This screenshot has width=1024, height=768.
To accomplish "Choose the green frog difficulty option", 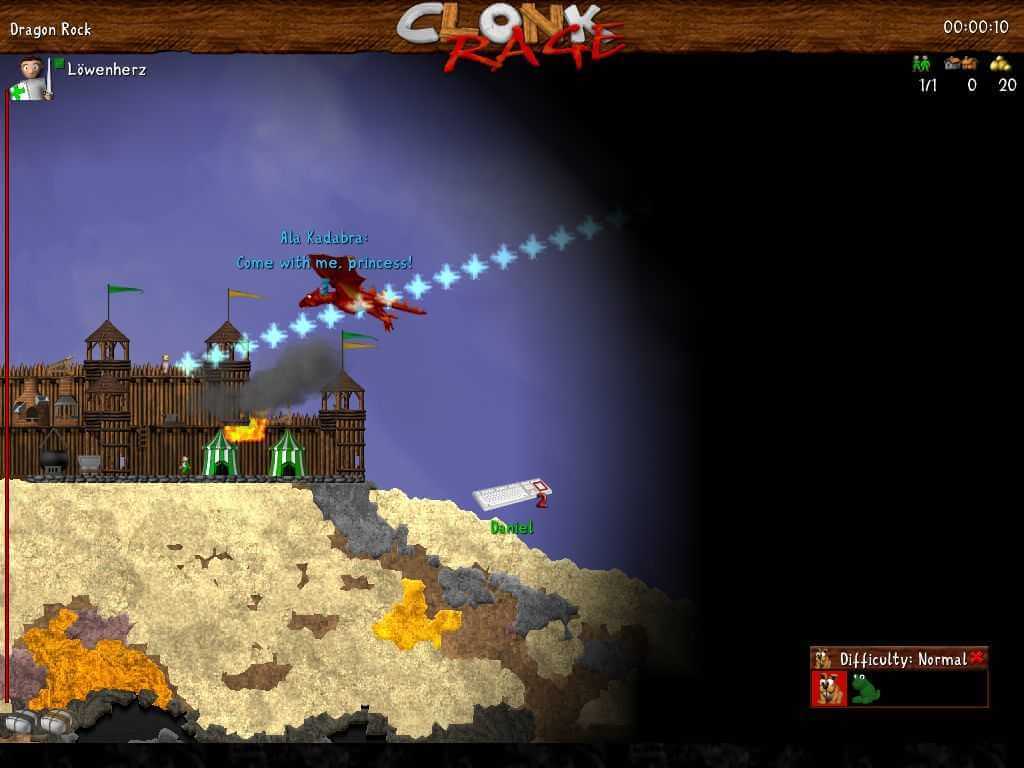I will [x=865, y=688].
